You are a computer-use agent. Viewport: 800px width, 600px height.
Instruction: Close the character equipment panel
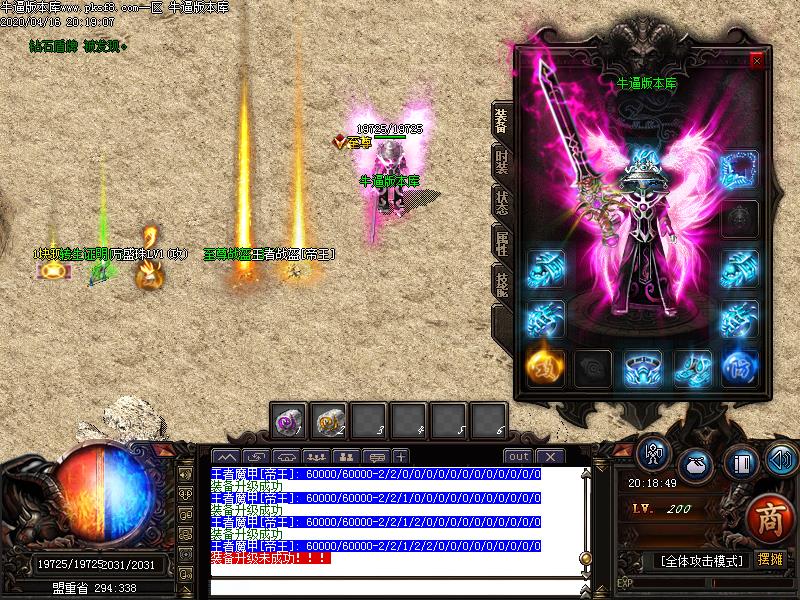[757, 61]
